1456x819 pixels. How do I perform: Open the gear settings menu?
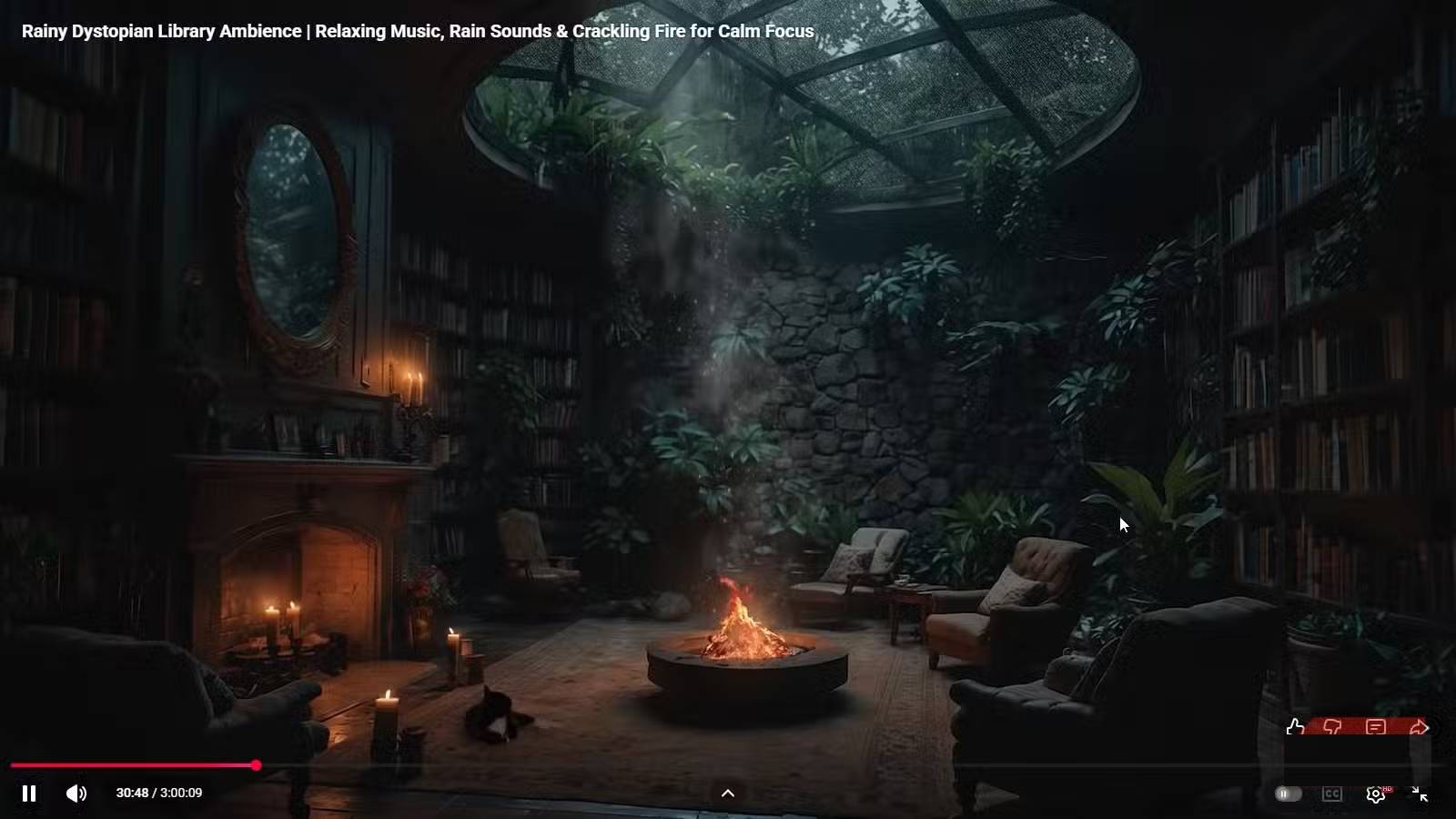coord(1376,794)
